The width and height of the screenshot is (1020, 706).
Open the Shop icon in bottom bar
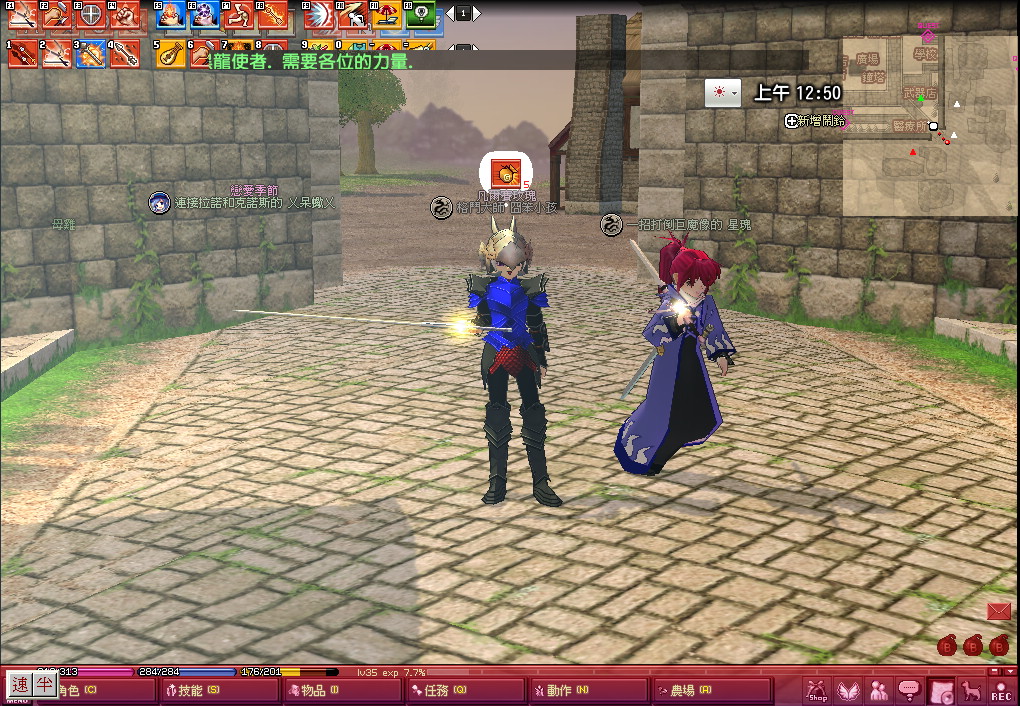pos(817,690)
